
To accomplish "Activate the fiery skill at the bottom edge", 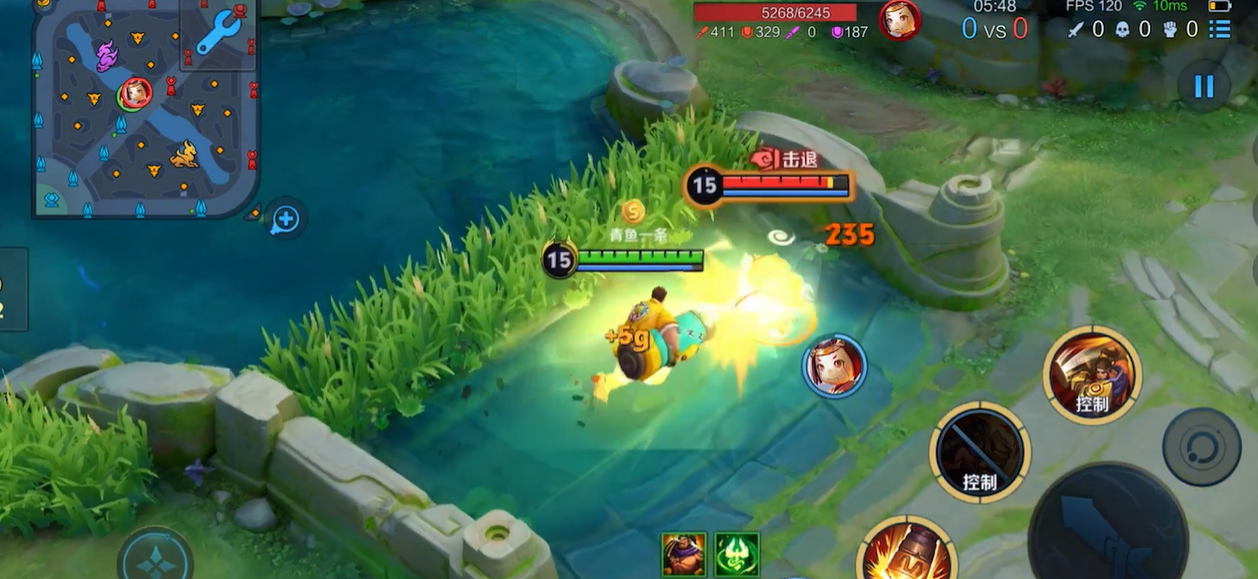I will [906, 553].
